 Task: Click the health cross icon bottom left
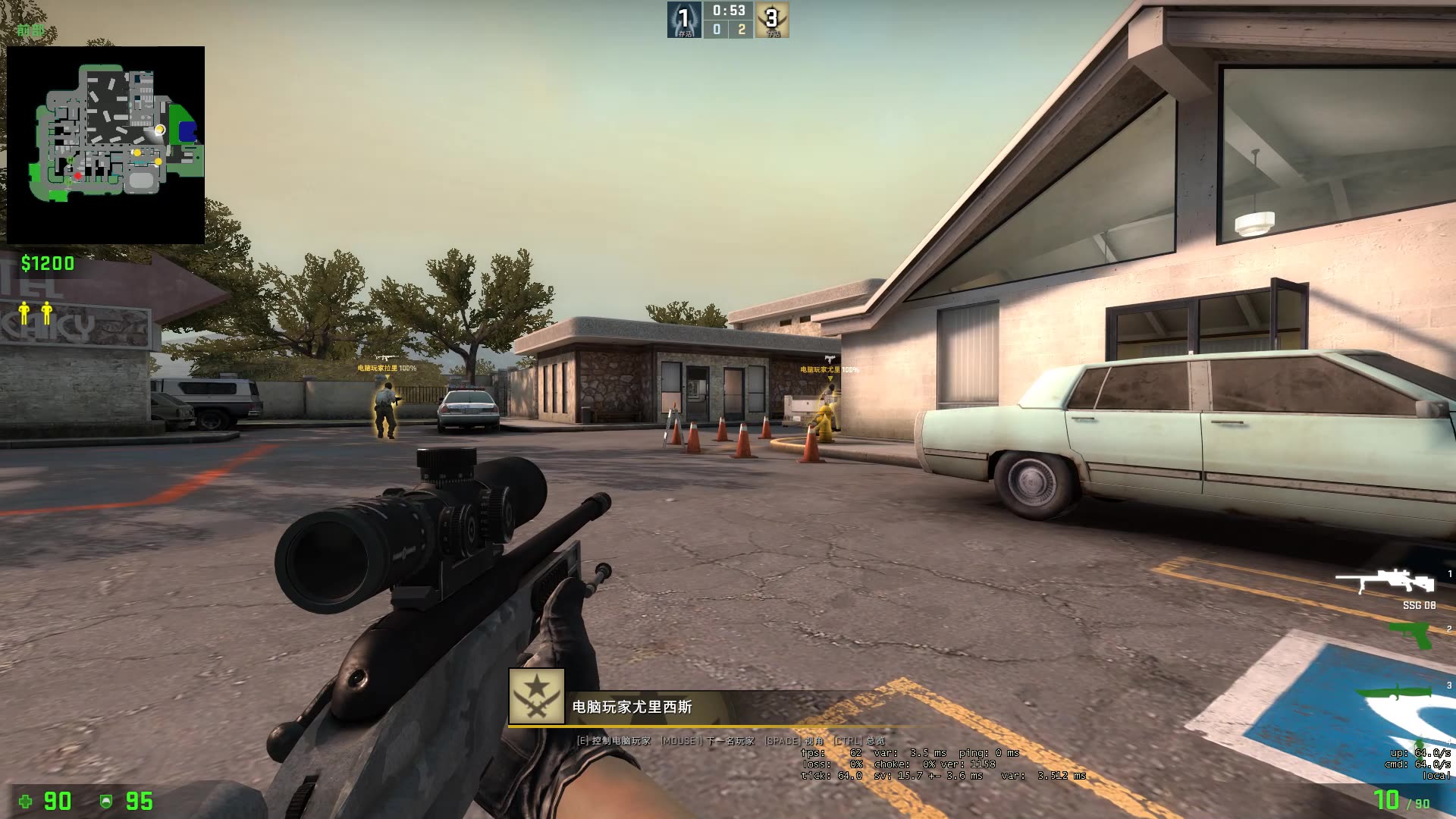point(26,802)
